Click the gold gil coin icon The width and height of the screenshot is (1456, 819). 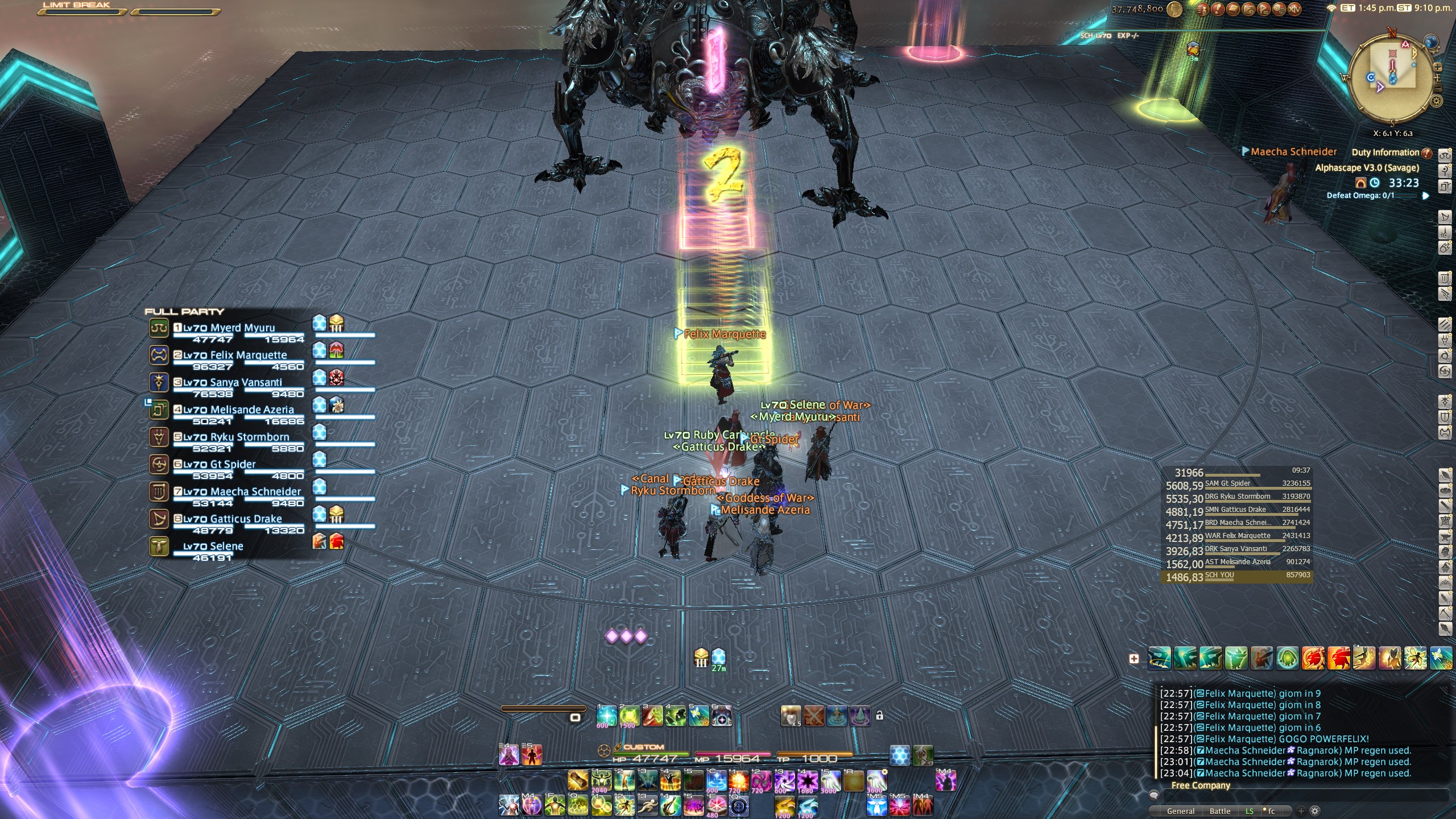click(1174, 9)
